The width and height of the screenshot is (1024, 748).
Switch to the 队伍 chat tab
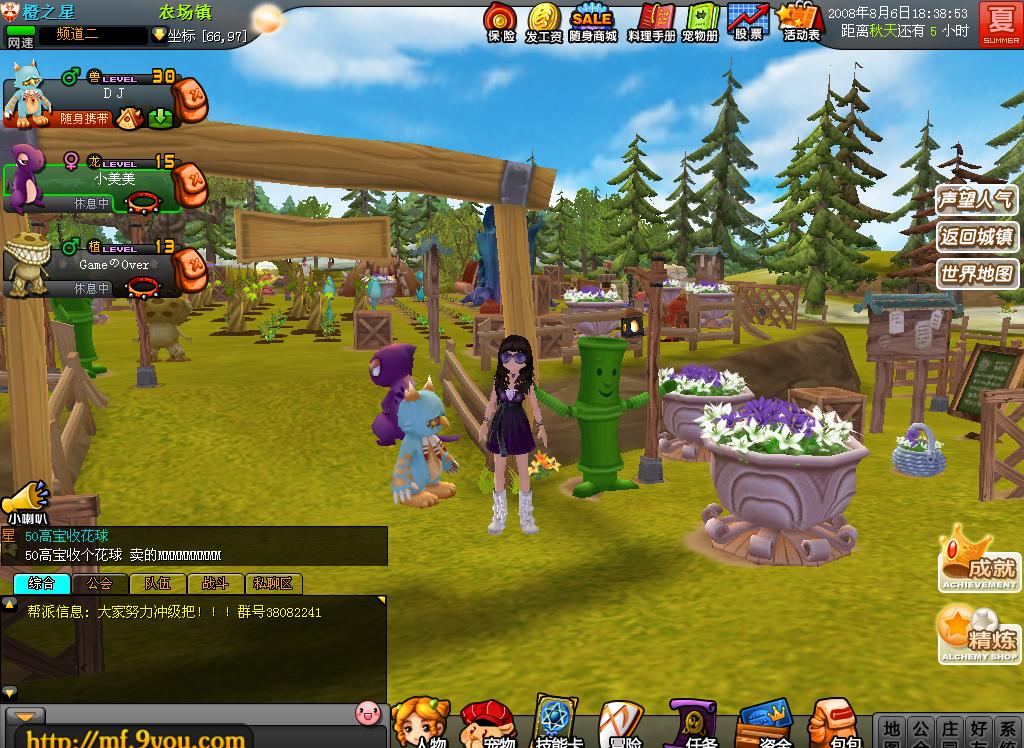(x=158, y=584)
